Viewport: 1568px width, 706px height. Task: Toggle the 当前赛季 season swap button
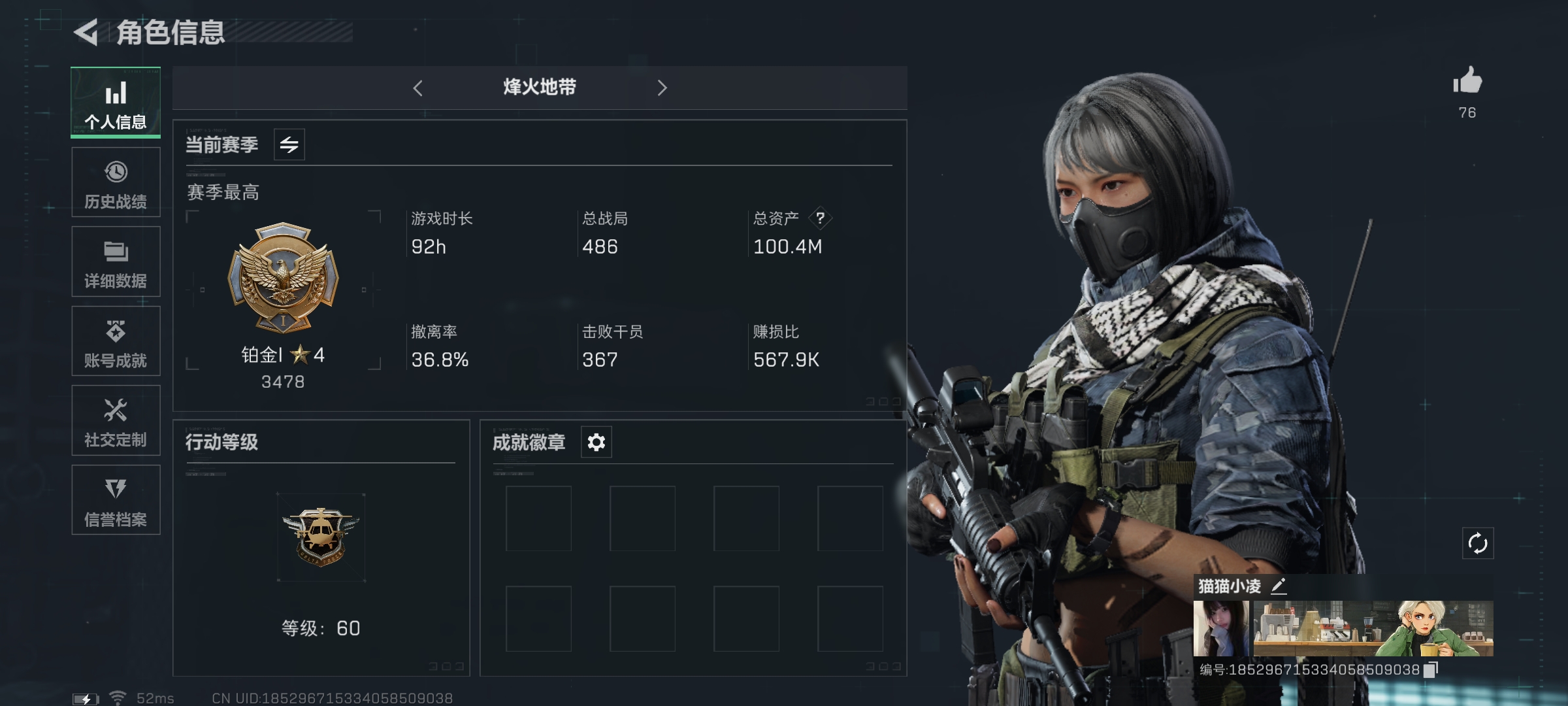(289, 144)
